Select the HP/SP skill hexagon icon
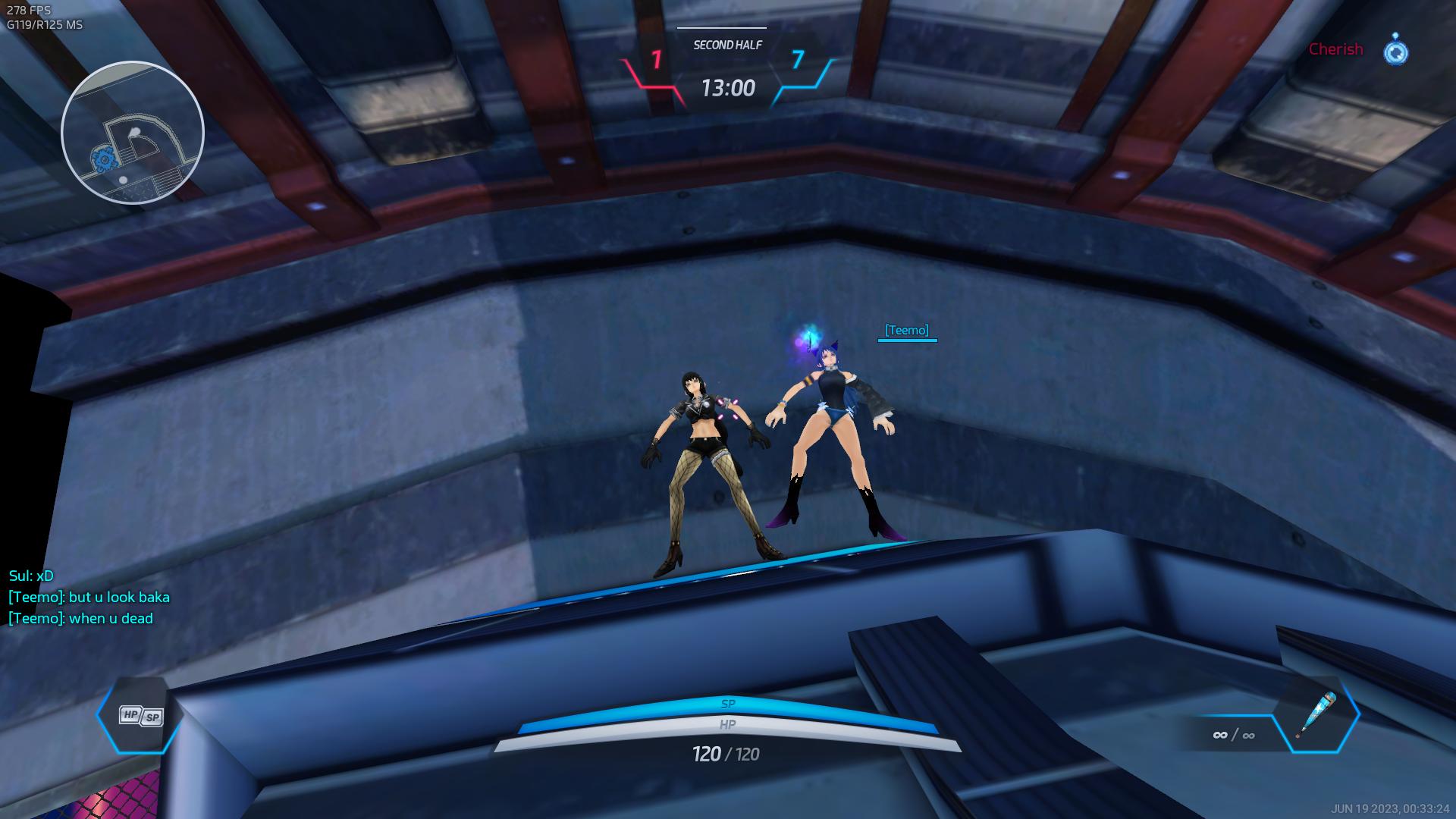This screenshot has height=819, width=1456. [141, 715]
